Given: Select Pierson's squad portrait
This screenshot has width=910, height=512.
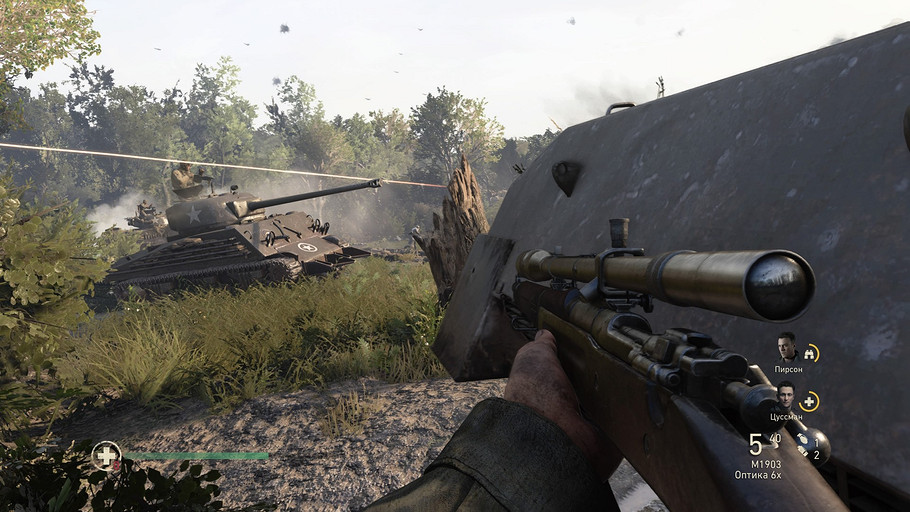Looking at the screenshot, I should (x=788, y=348).
